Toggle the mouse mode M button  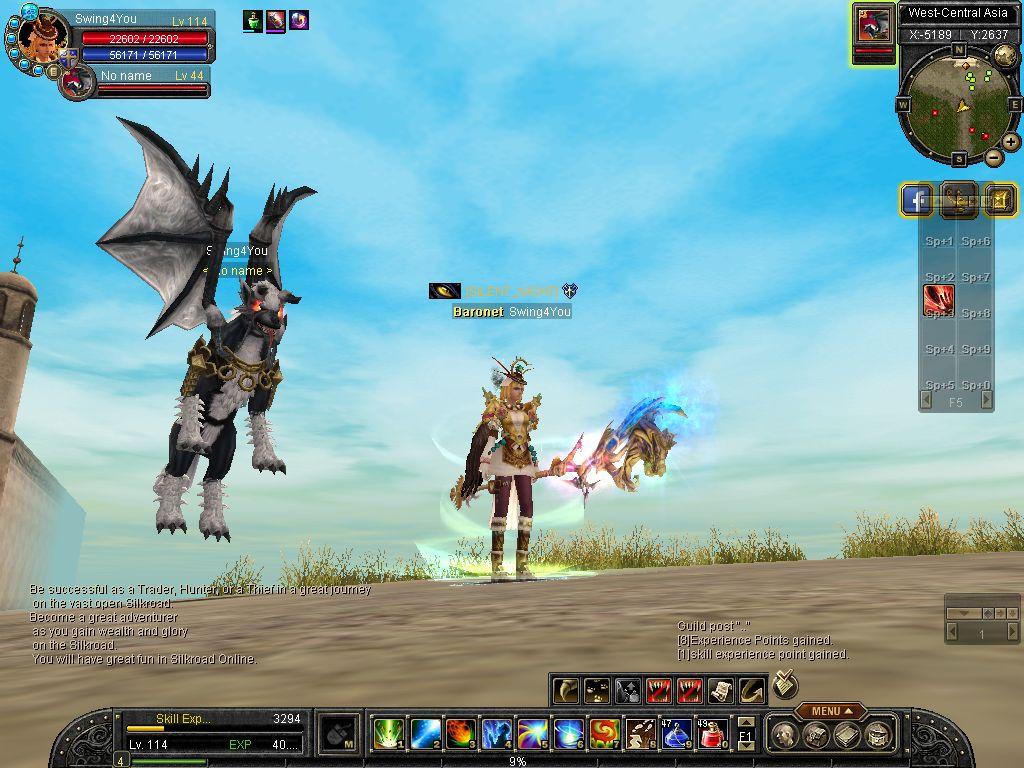(x=341, y=735)
